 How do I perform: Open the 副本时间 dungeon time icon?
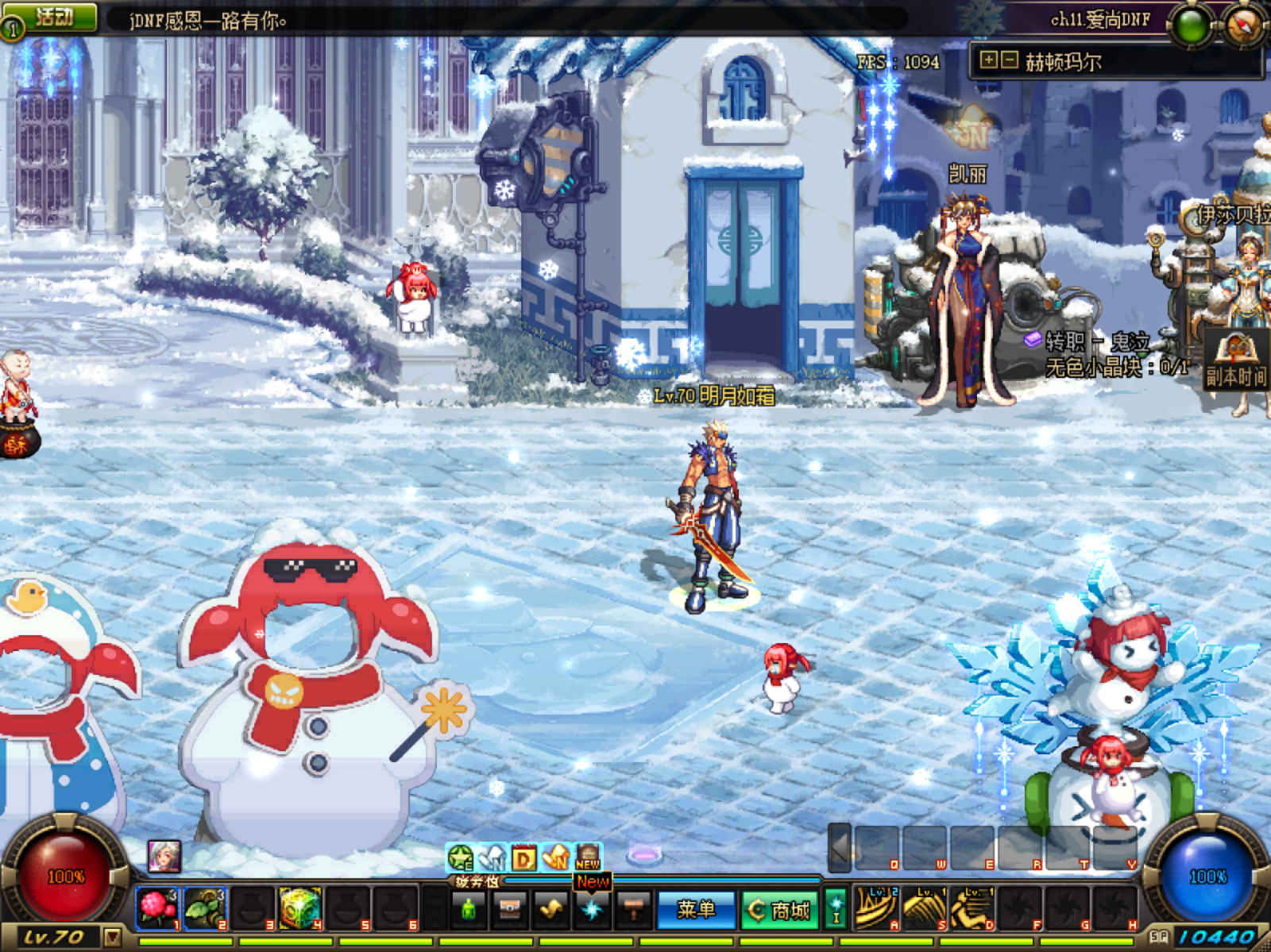(1235, 361)
